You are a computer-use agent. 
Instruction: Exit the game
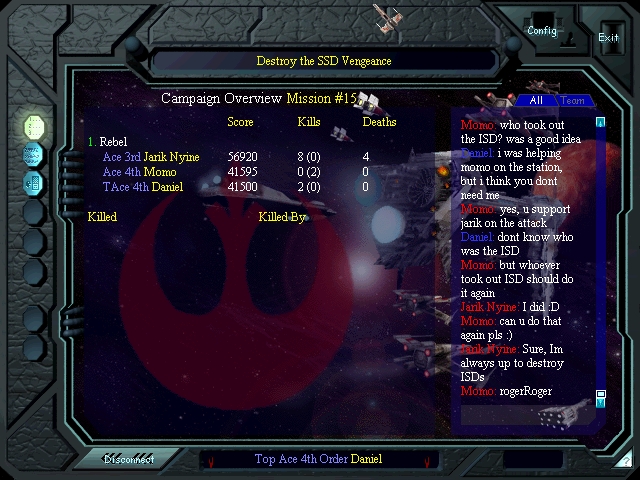(608, 37)
